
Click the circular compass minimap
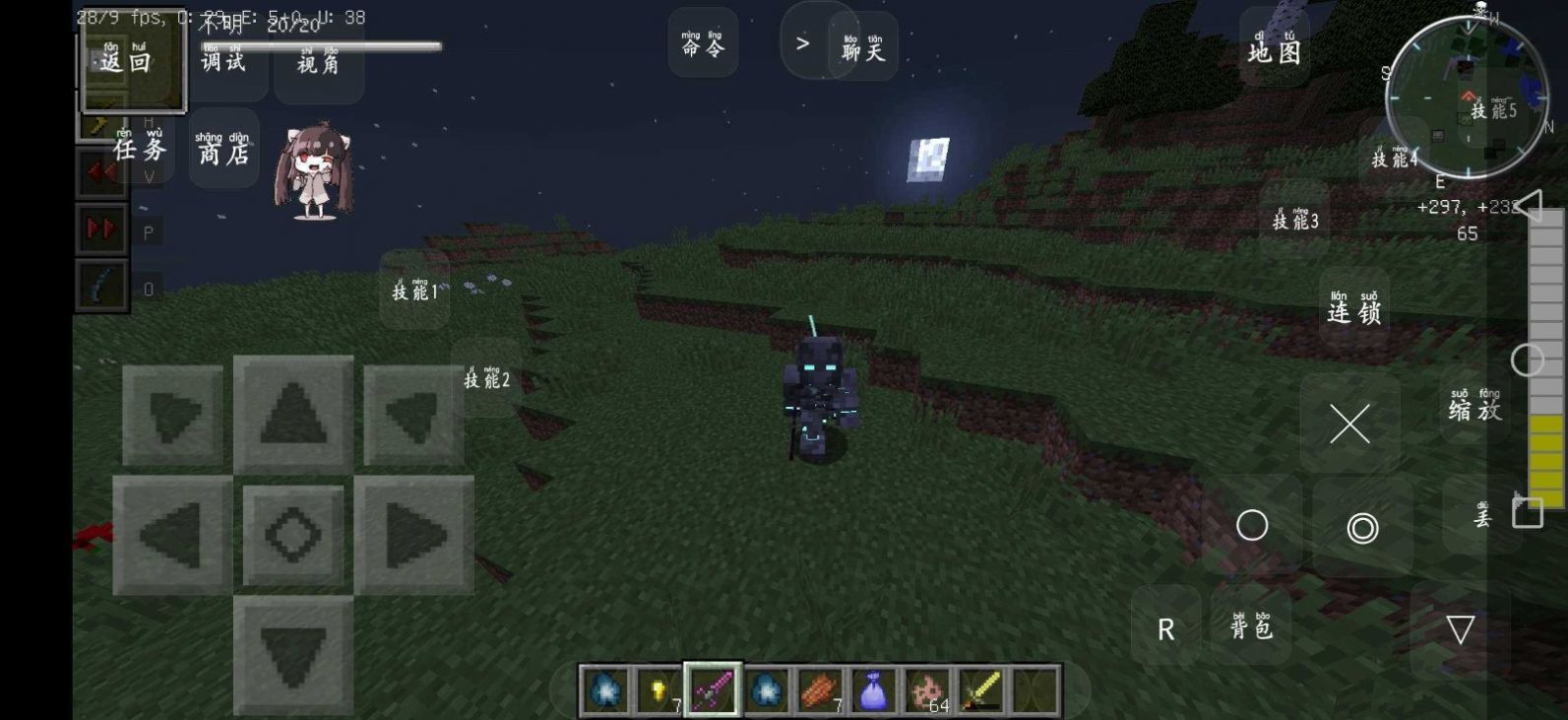pyautogui.click(x=1467, y=97)
